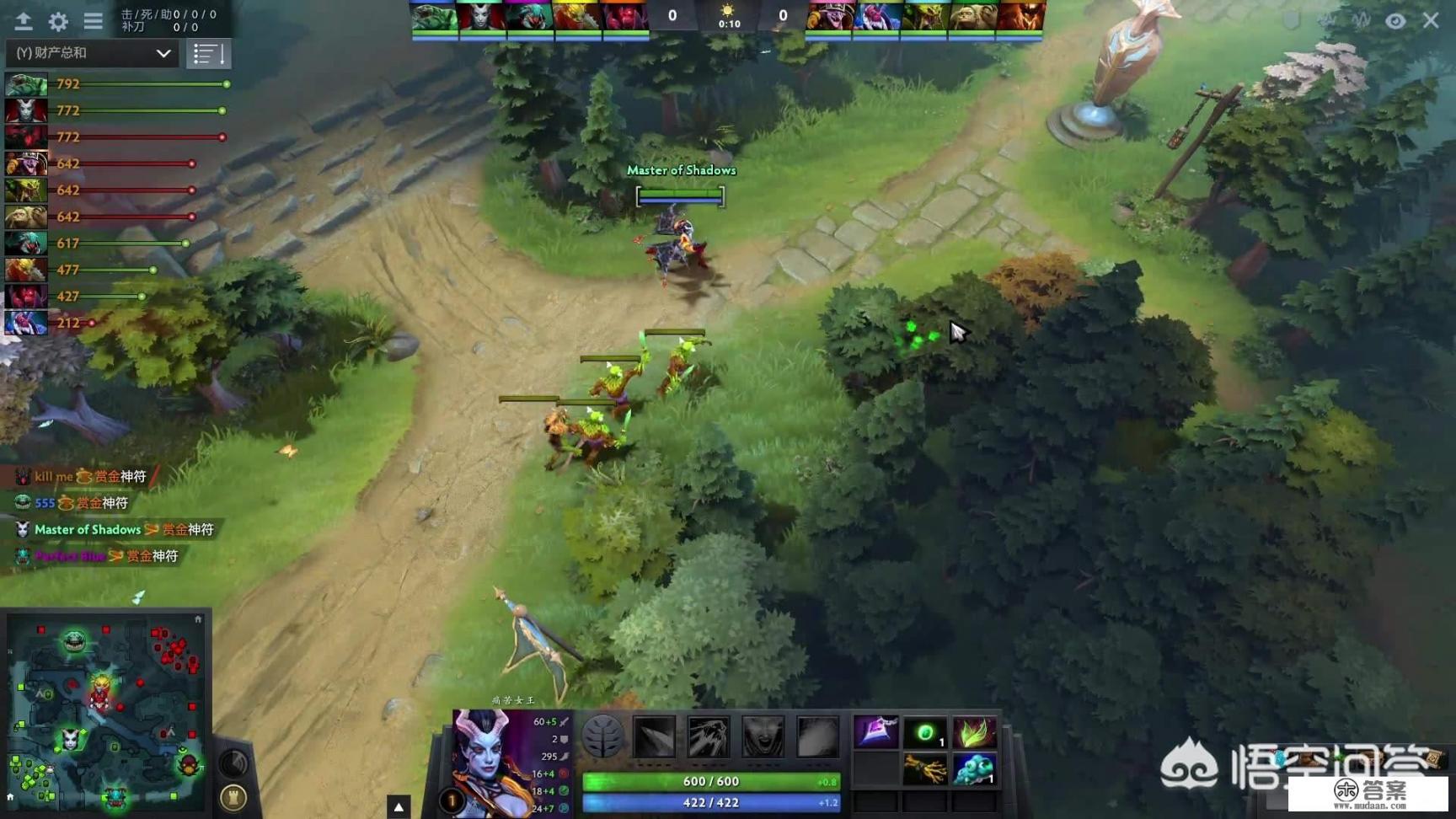
Task: Open the settings gear menu
Action: point(58,21)
